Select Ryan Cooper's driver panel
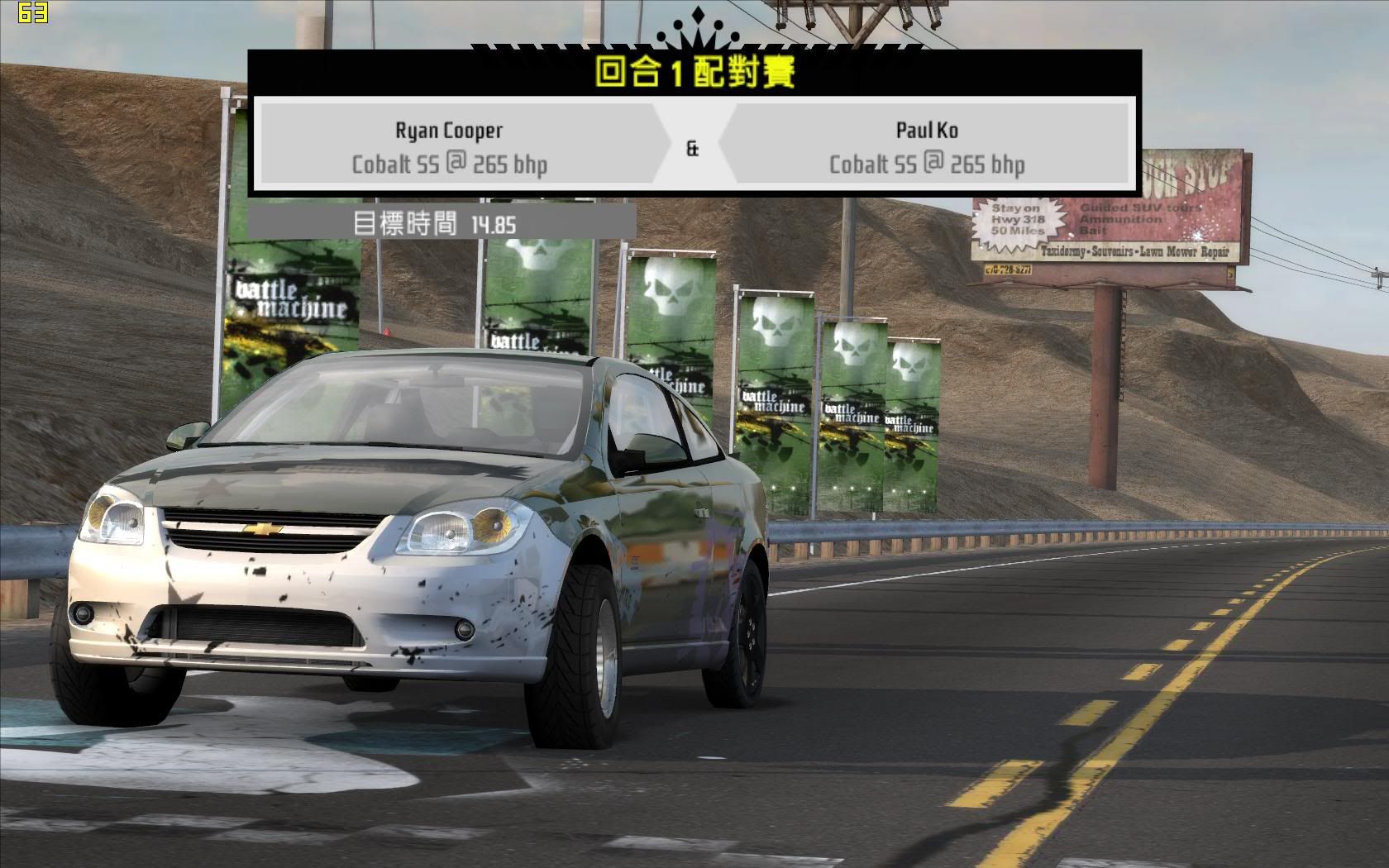This screenshot has width=1389, height=868. point(451,146)
